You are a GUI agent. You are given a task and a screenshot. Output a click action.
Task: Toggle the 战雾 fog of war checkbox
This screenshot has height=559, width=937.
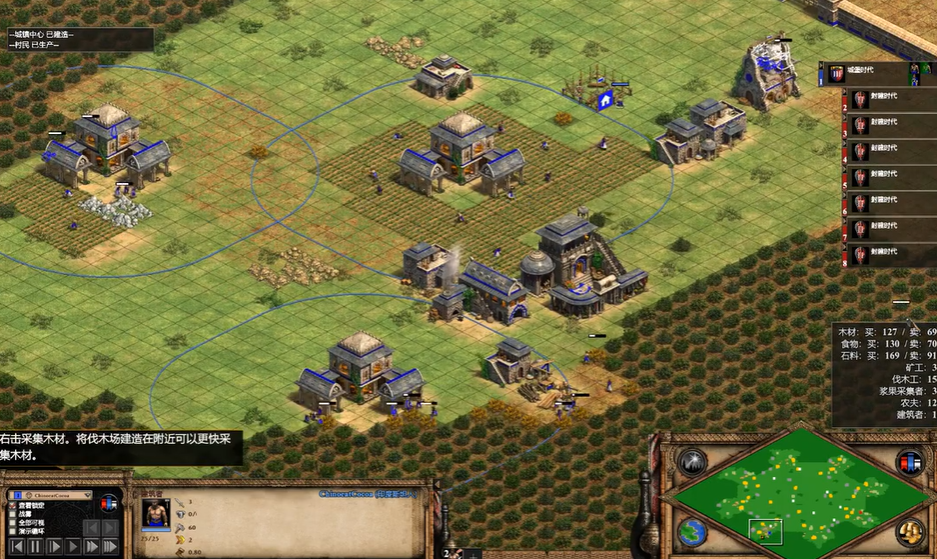pyautogui.click(x=11, y=515)
